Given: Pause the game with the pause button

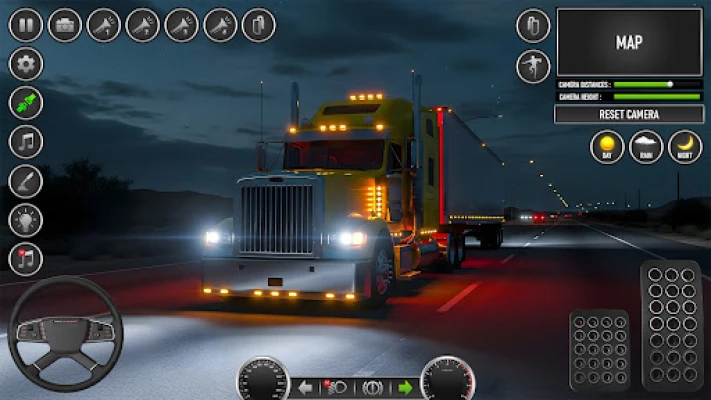Looking at the screenshot, I should coord(26,25).
